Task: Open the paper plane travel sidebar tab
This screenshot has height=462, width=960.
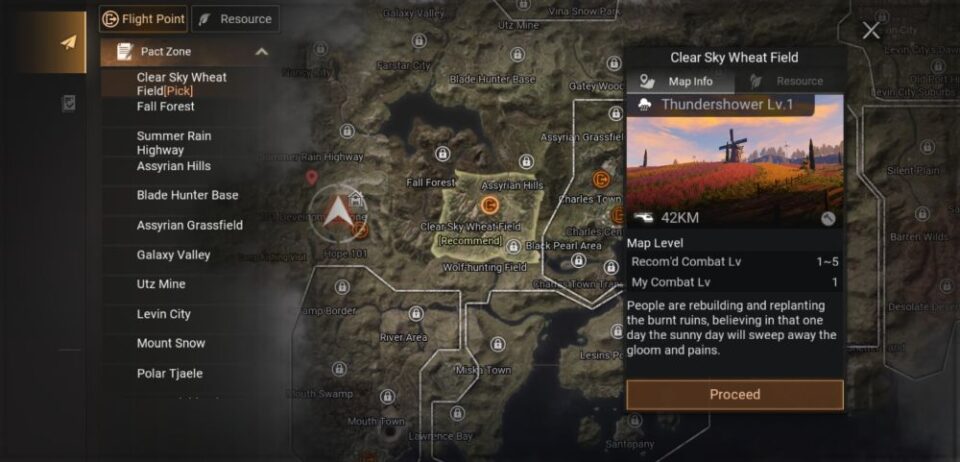Action: pos(69,43)
